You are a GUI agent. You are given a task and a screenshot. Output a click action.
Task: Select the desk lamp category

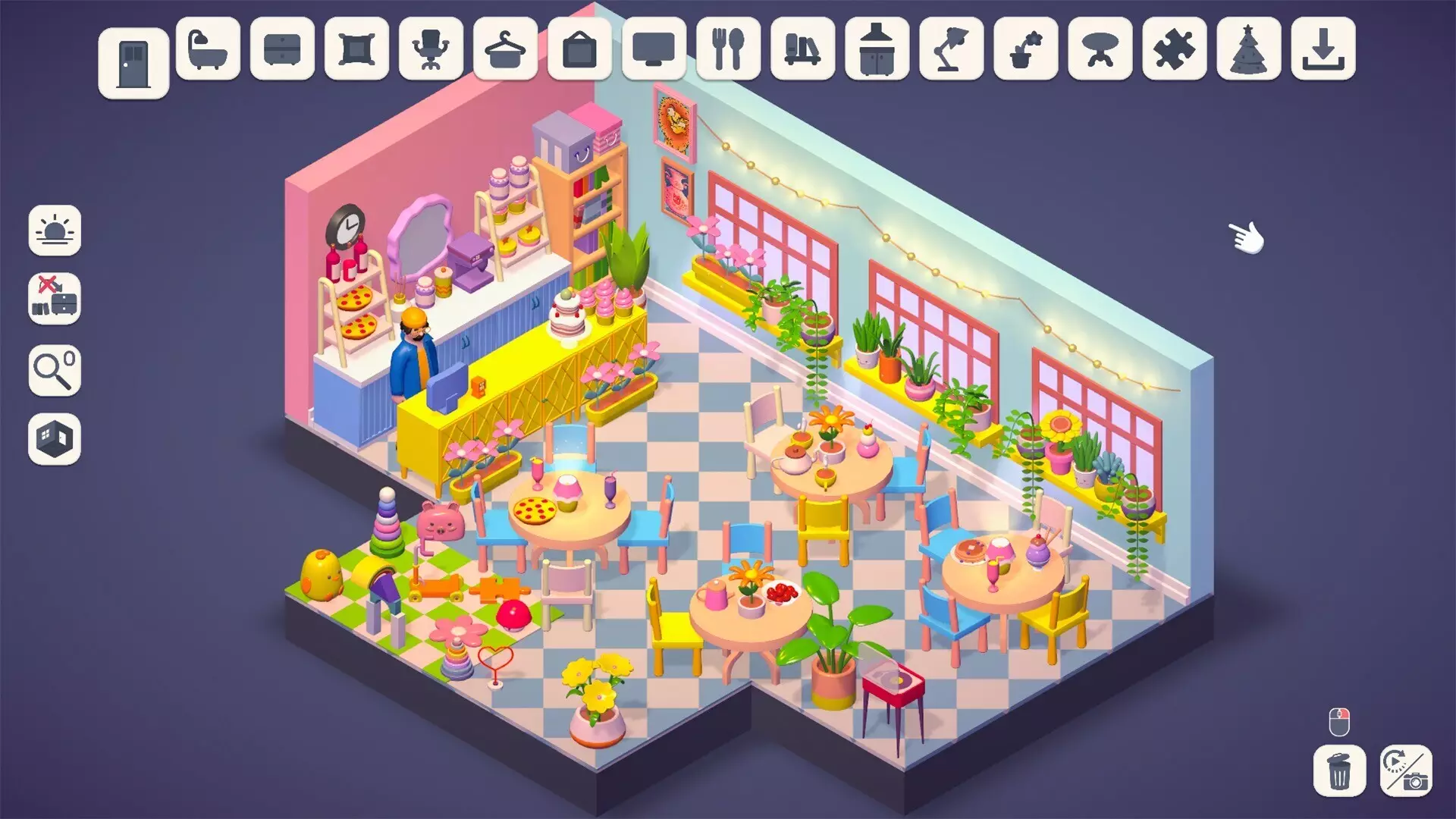point(950,52)
